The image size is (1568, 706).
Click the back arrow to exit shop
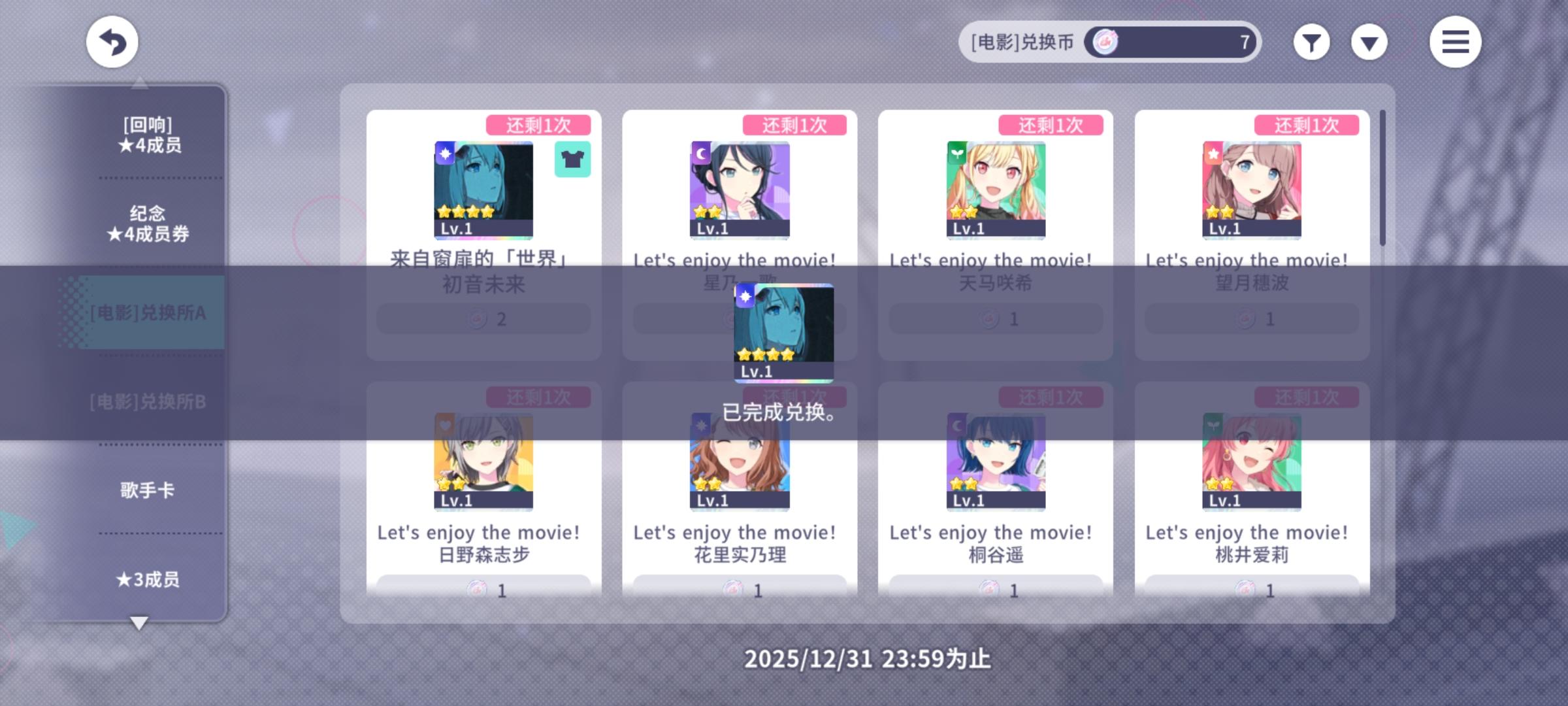112,41
